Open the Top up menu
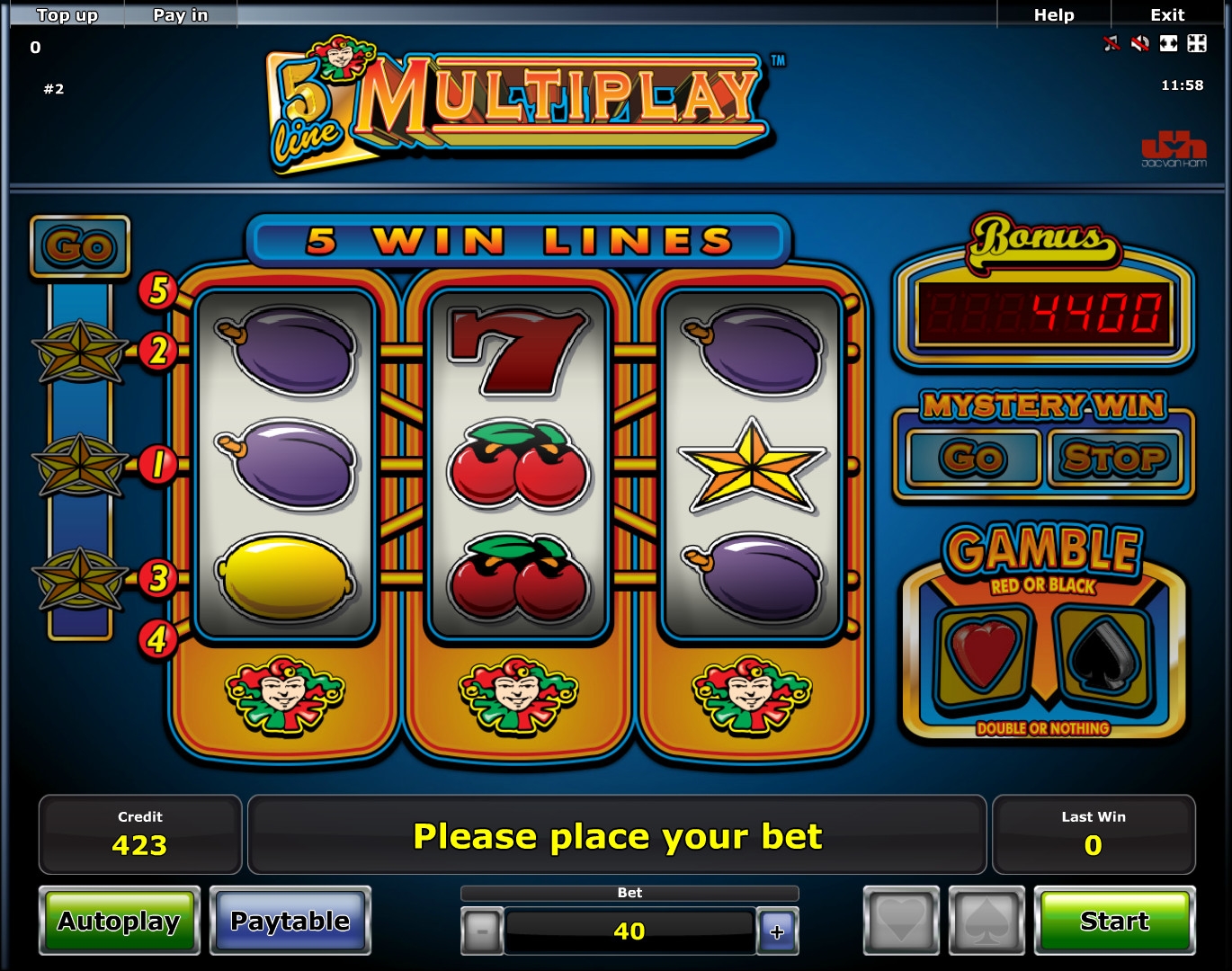Image resolution: width=1232 pixels, height=971 pixels. coord(67,14)
